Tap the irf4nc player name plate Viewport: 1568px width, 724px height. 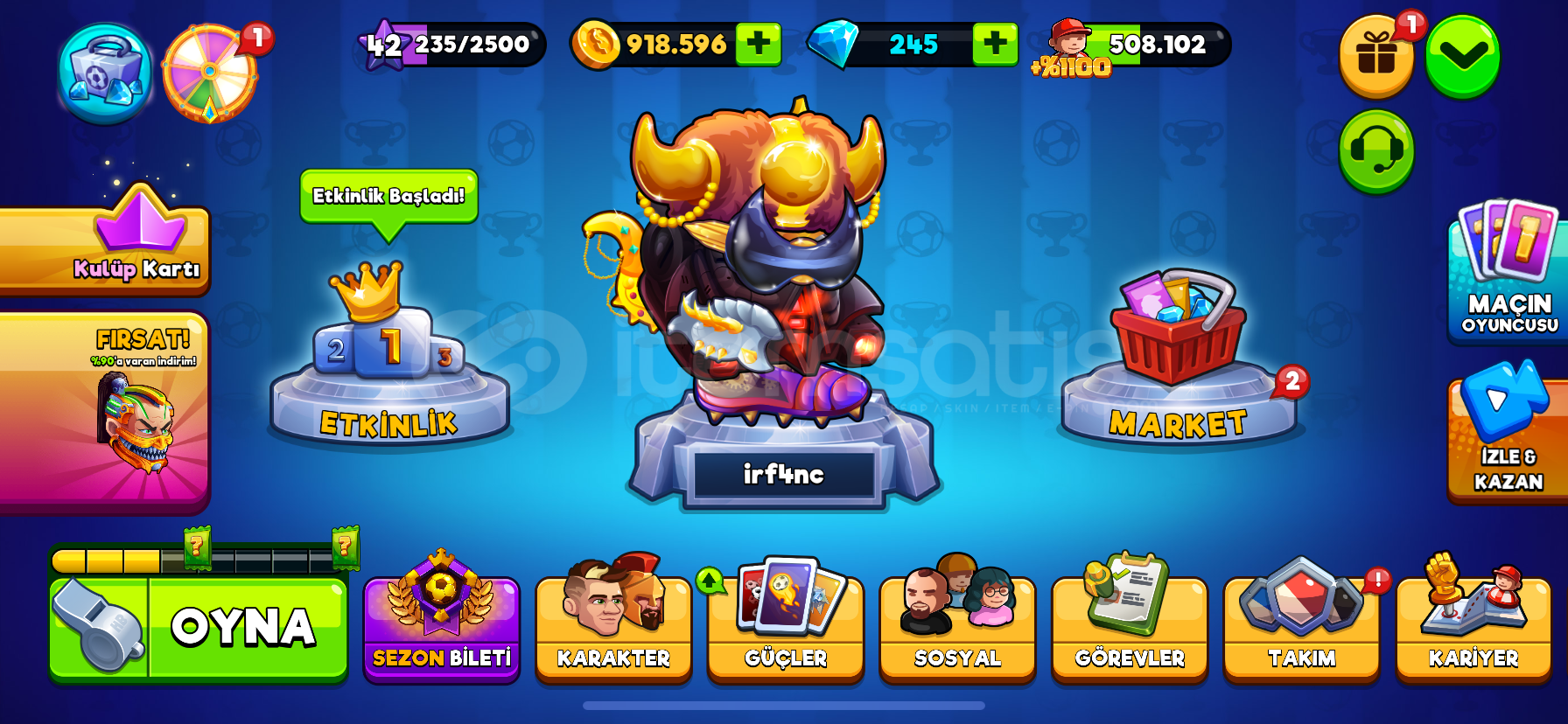785,473
